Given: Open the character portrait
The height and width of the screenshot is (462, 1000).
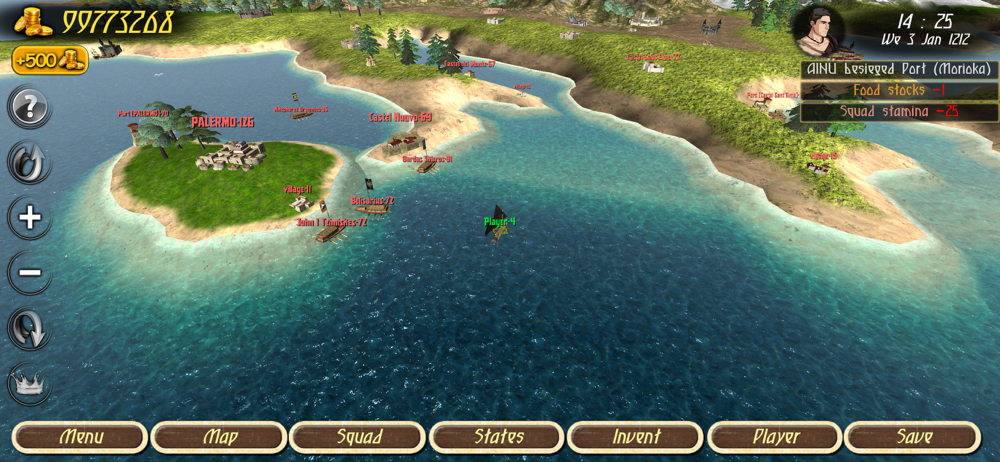Looking at the screenshot, I should (818, 31).
